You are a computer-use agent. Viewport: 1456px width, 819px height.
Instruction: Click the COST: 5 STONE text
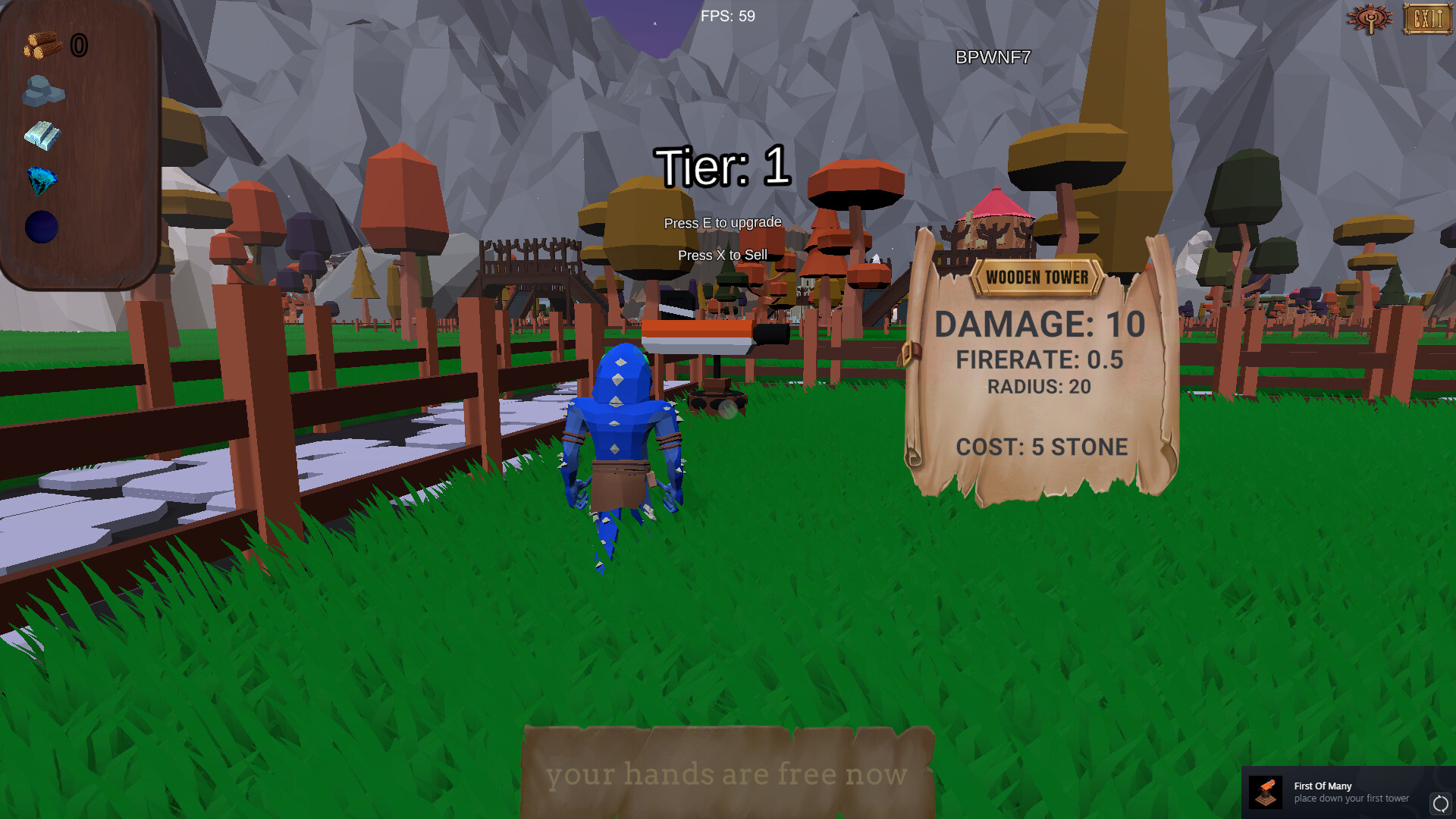[1041, 447]
